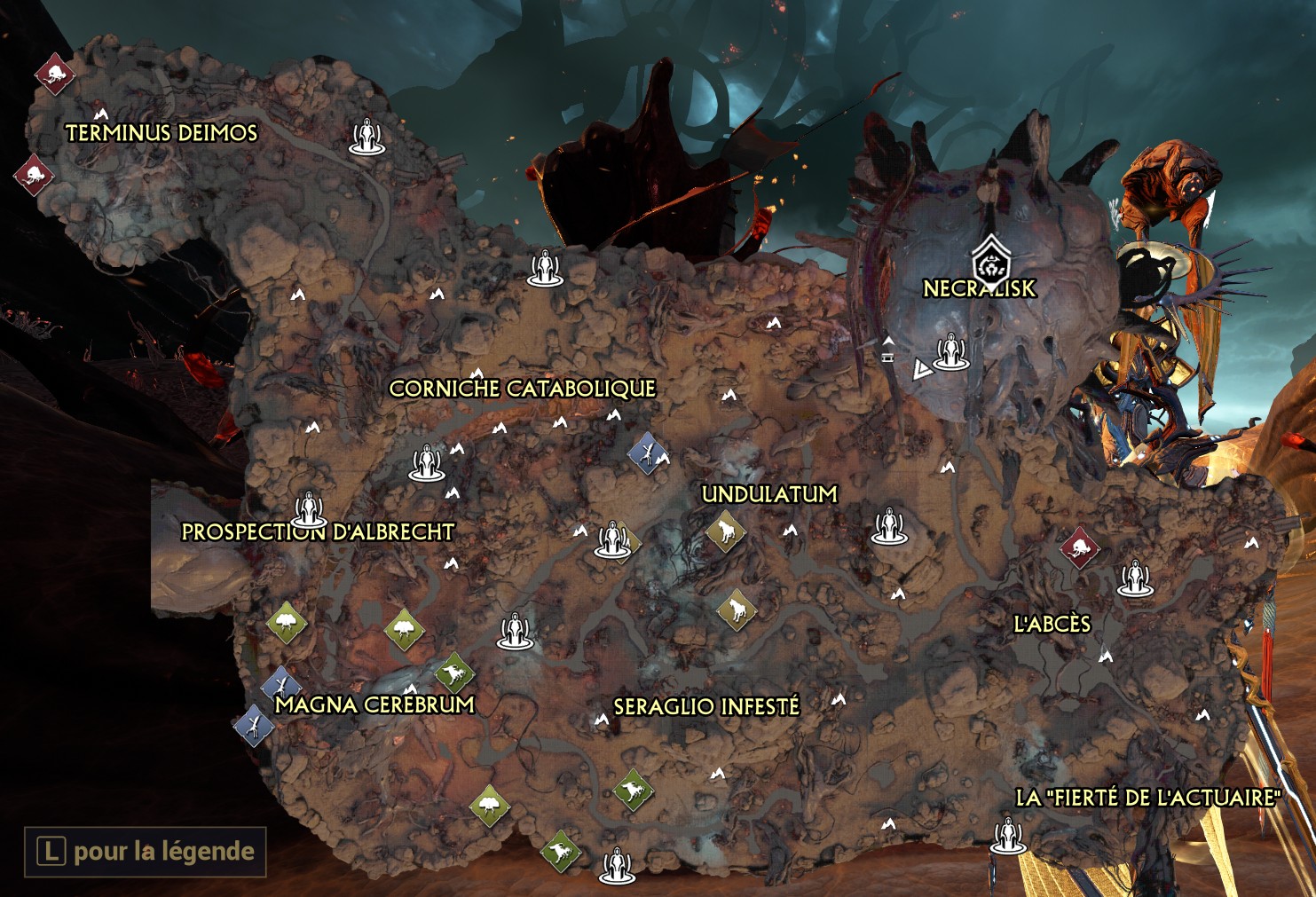Choose the L'Abcès location label
Image resolution: width=1316 pixels, height=897 pixels.
point(1052,624)
